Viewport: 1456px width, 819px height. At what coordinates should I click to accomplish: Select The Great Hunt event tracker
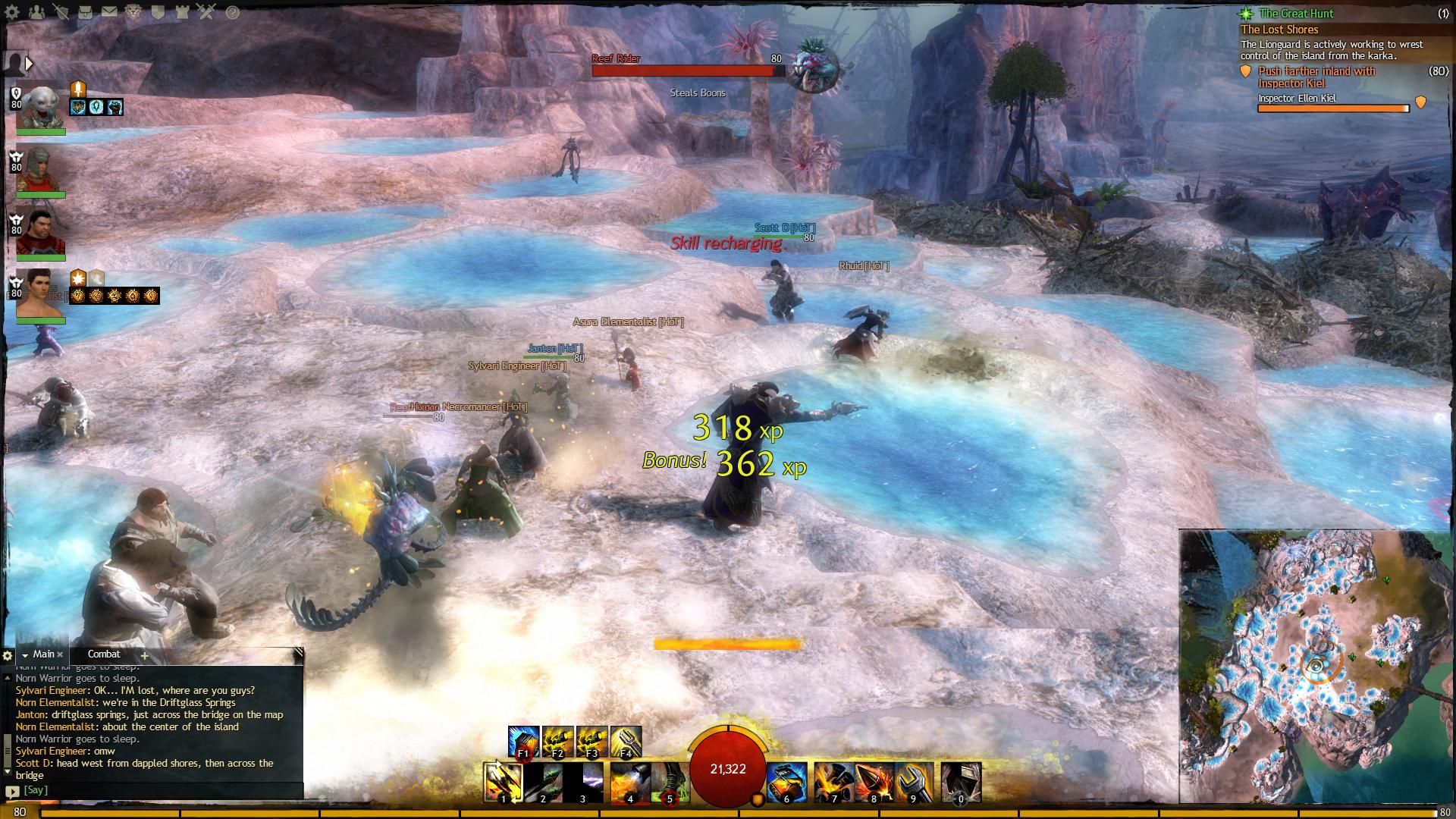(1296, 14)
